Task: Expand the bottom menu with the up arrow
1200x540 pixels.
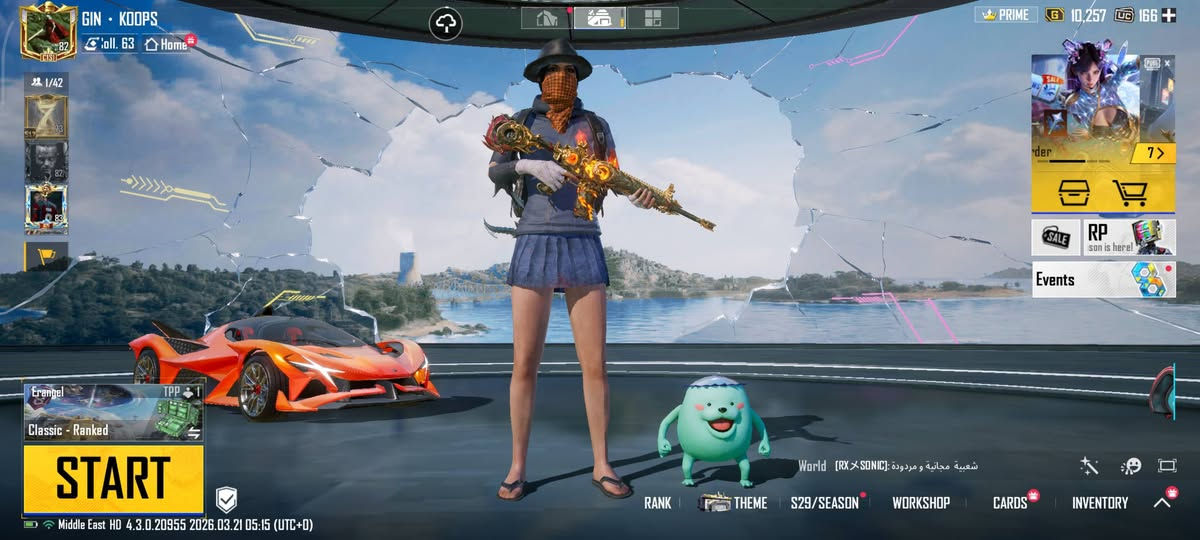Action: (x=1162, y=503)
